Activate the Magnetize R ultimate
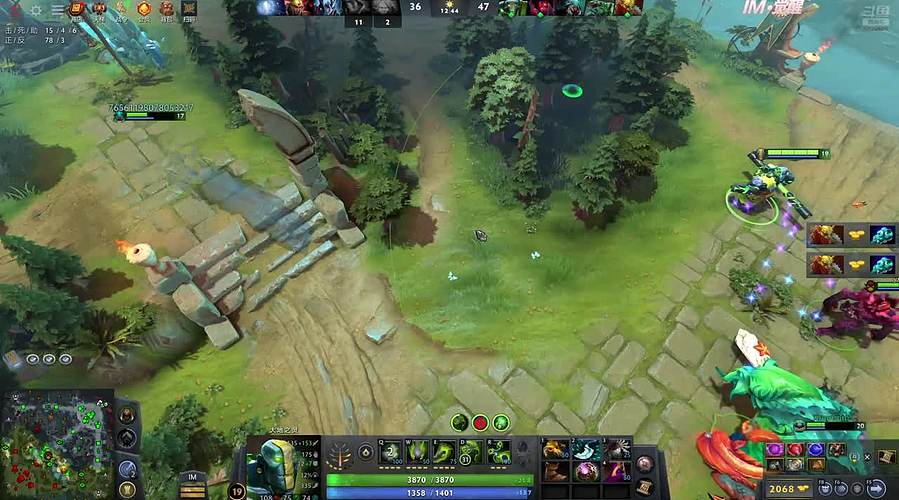This screenshot has width=899, height=500. (497, 453)
